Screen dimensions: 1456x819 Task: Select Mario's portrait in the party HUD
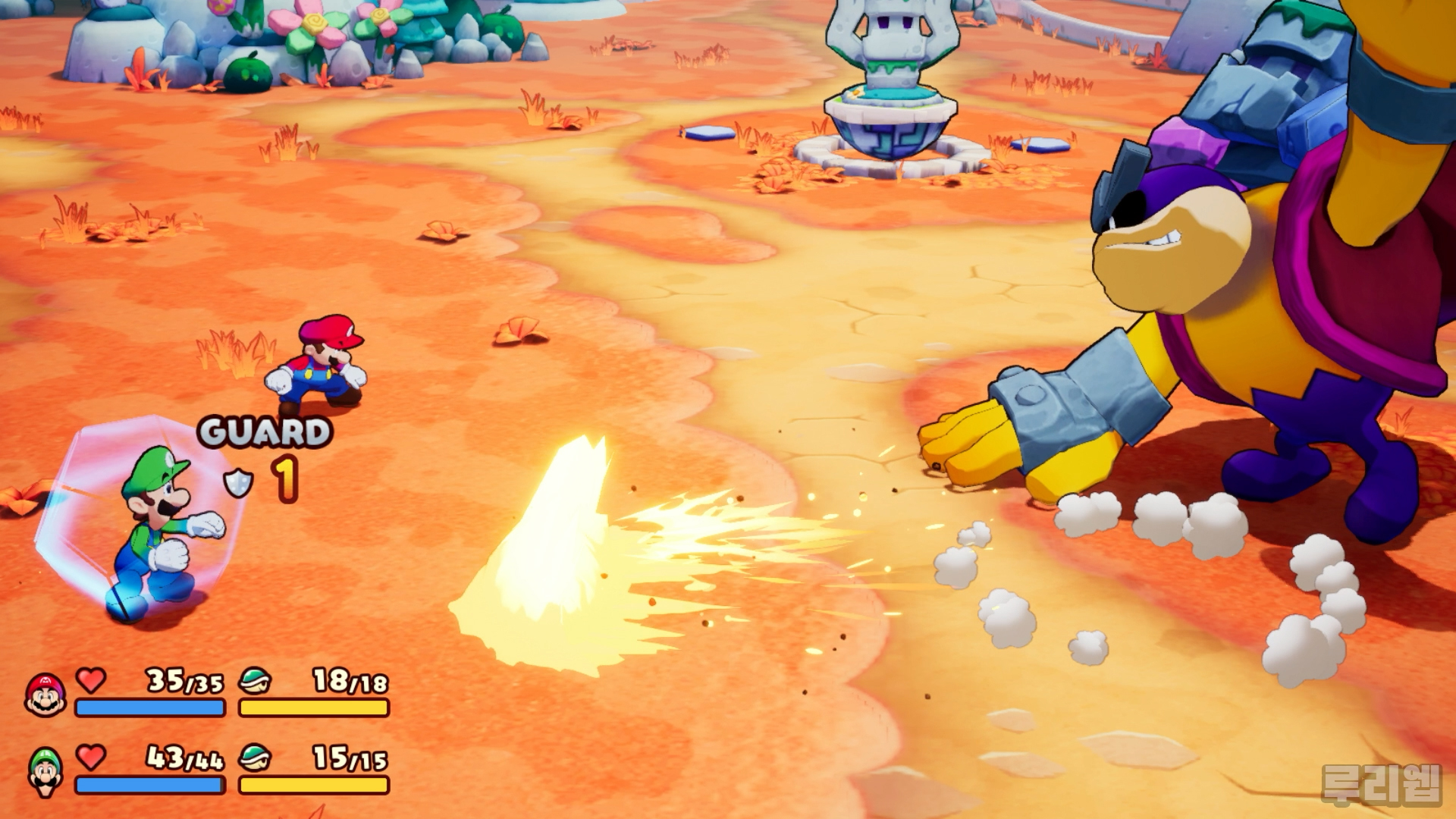pos(45,694)
